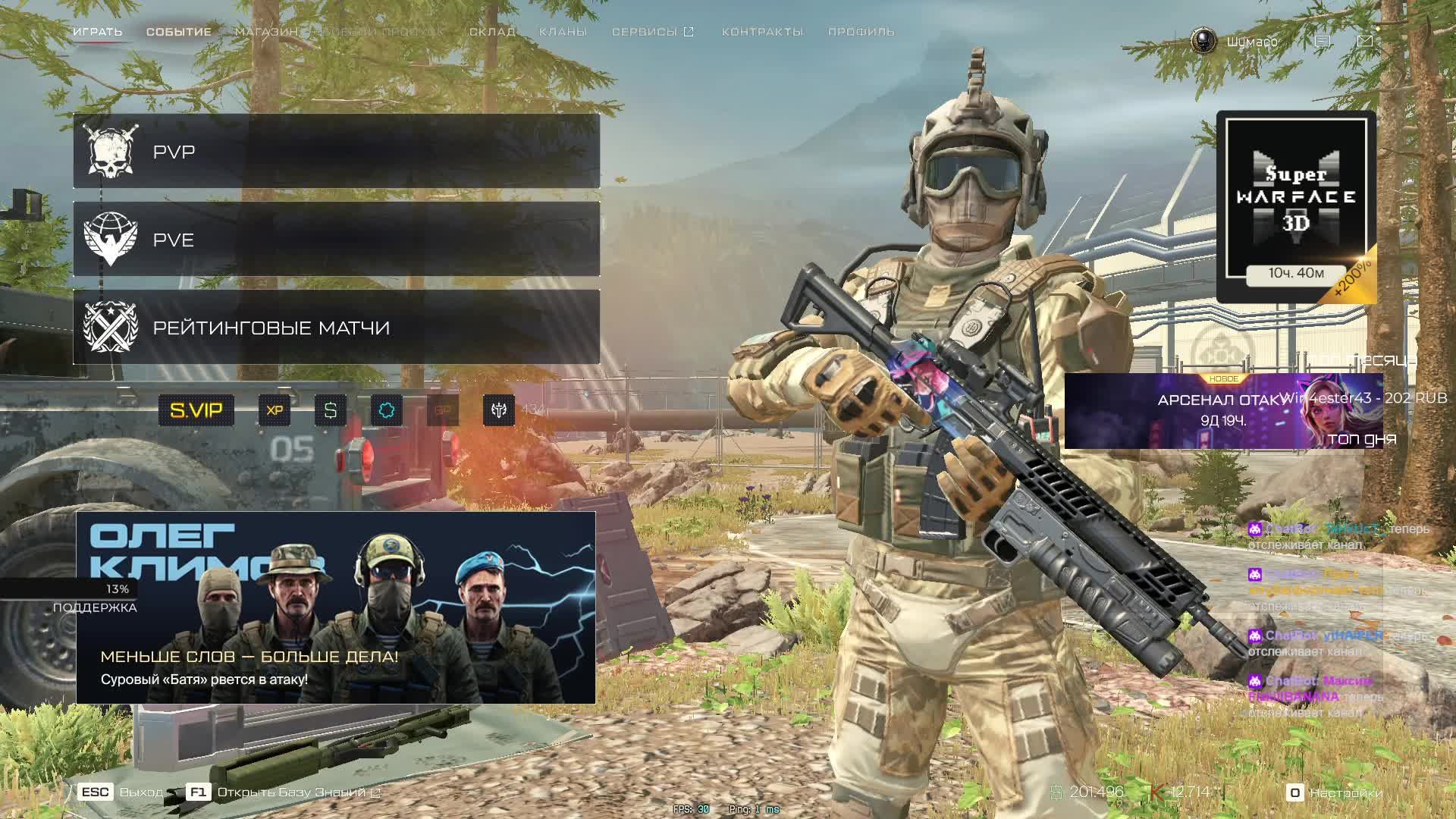Go to the Склад inventory tab
The image size is (1456, 819).
(x=492, y=32)
